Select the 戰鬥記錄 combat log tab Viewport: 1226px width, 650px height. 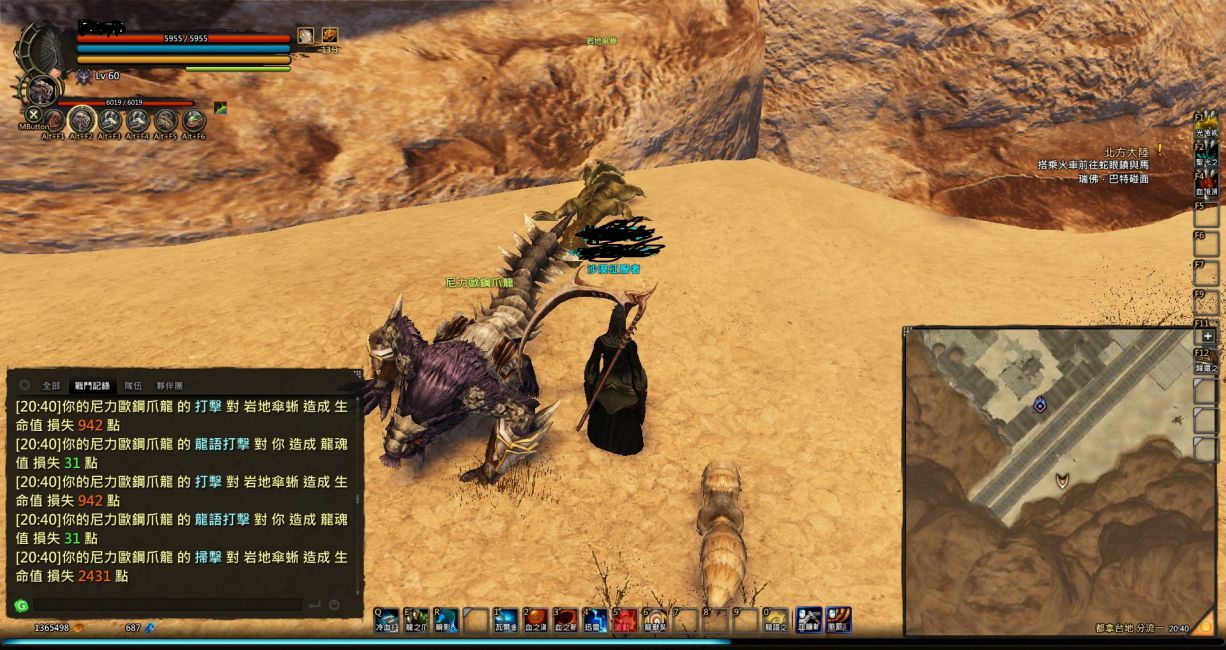pyautogui.click(x=92, y=385)
